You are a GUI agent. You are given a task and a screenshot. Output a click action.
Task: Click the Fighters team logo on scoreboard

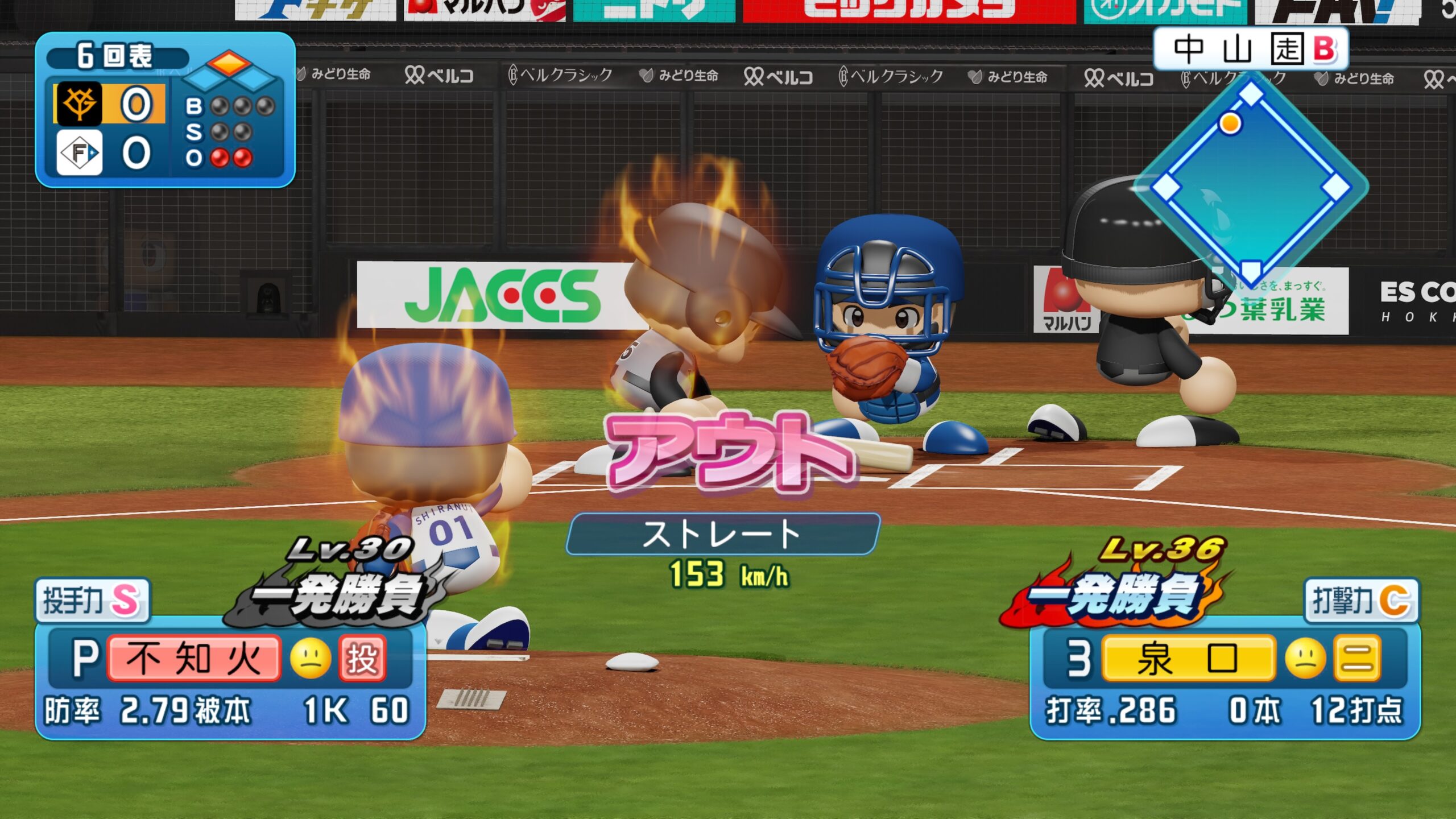(80, 152)
